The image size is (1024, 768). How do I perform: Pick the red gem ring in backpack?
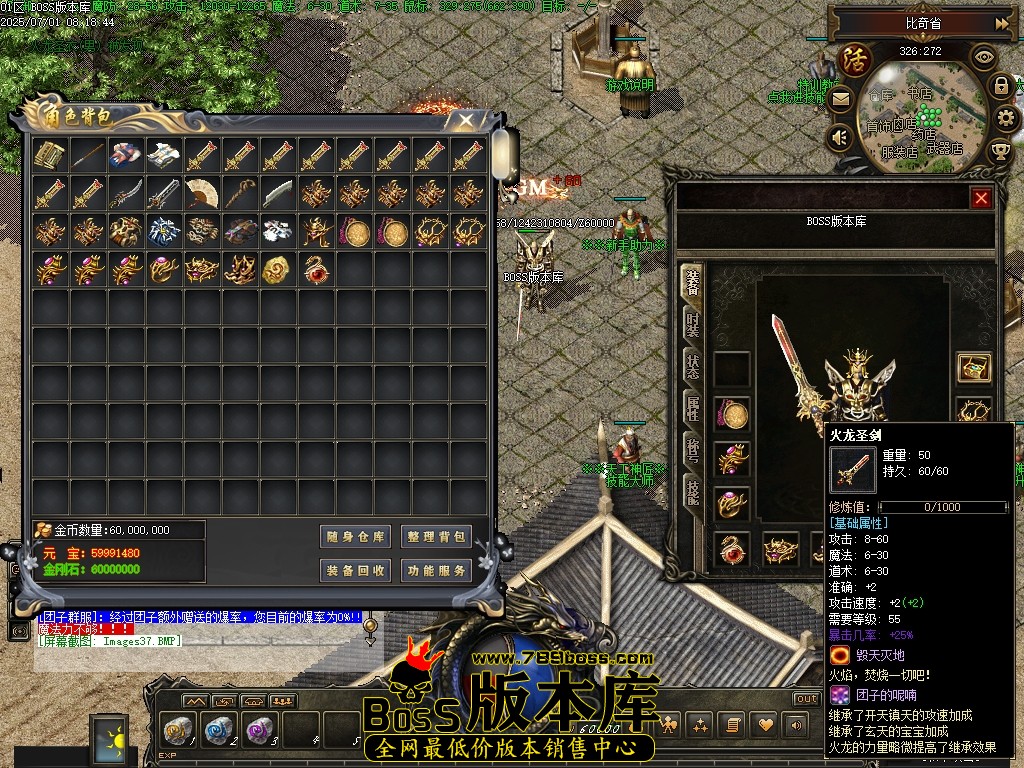click(x=316, y=269)
